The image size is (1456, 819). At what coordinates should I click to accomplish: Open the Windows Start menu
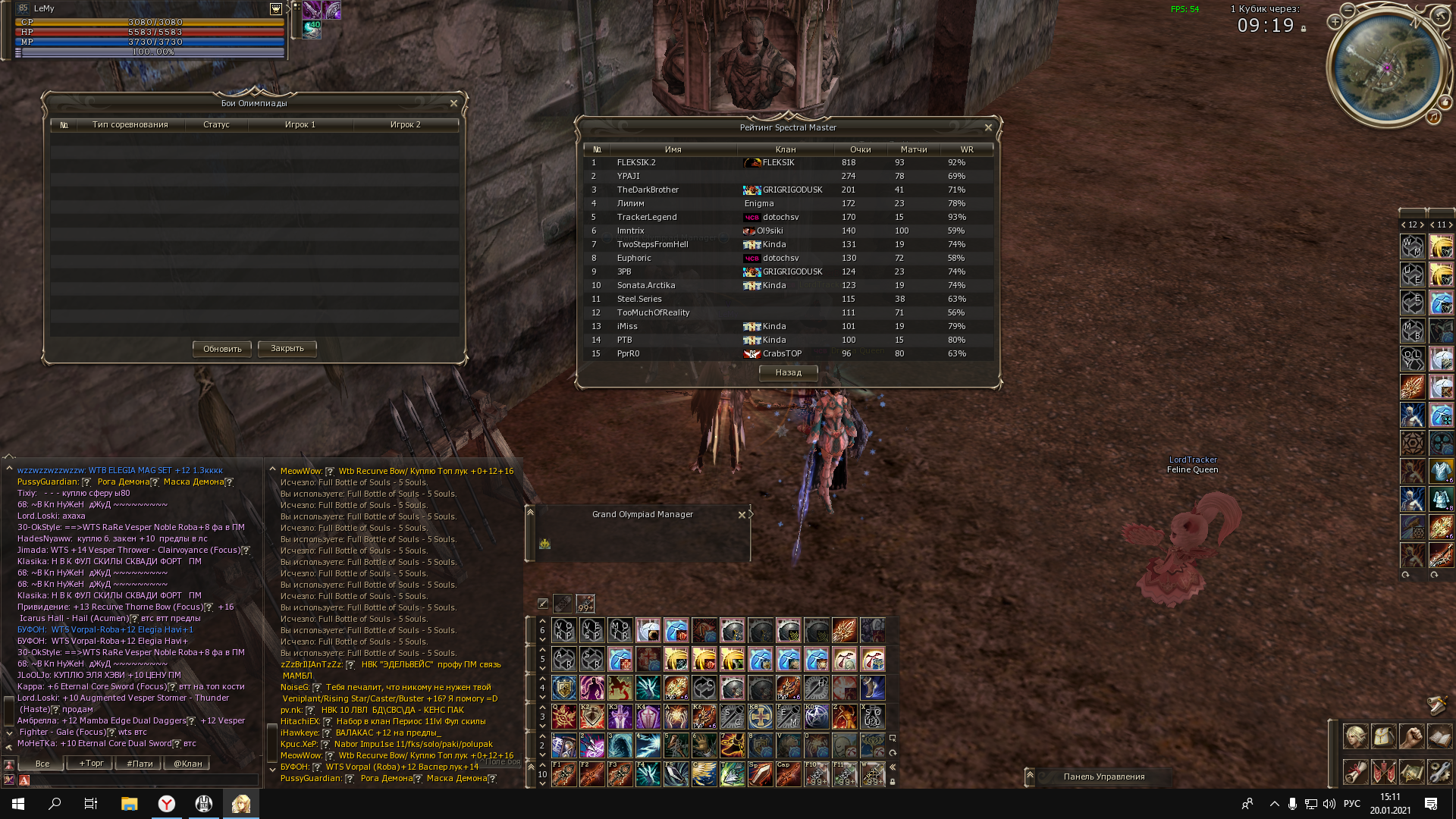(18, 804)
